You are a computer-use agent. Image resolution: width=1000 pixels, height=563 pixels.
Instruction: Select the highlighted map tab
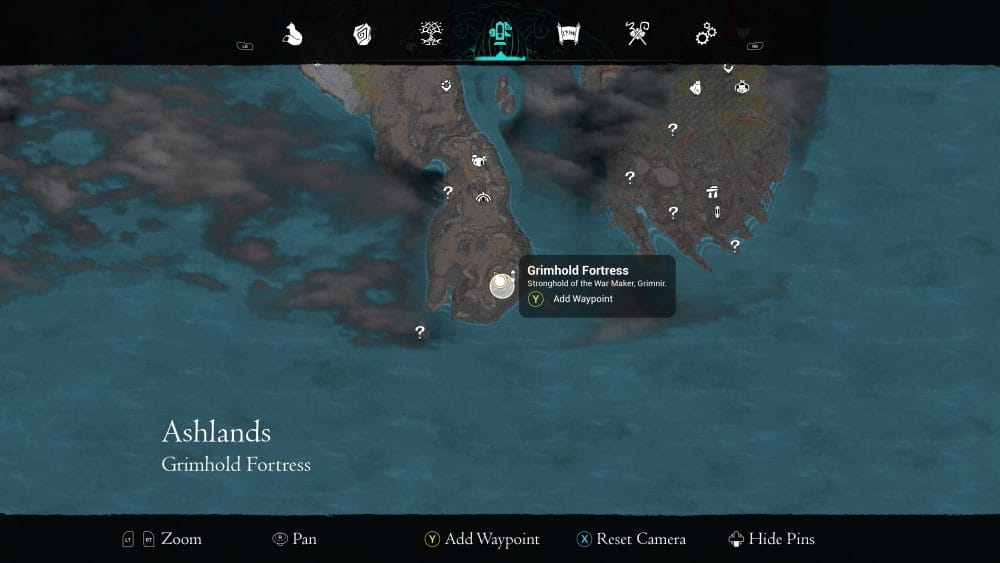coord(499,35)
